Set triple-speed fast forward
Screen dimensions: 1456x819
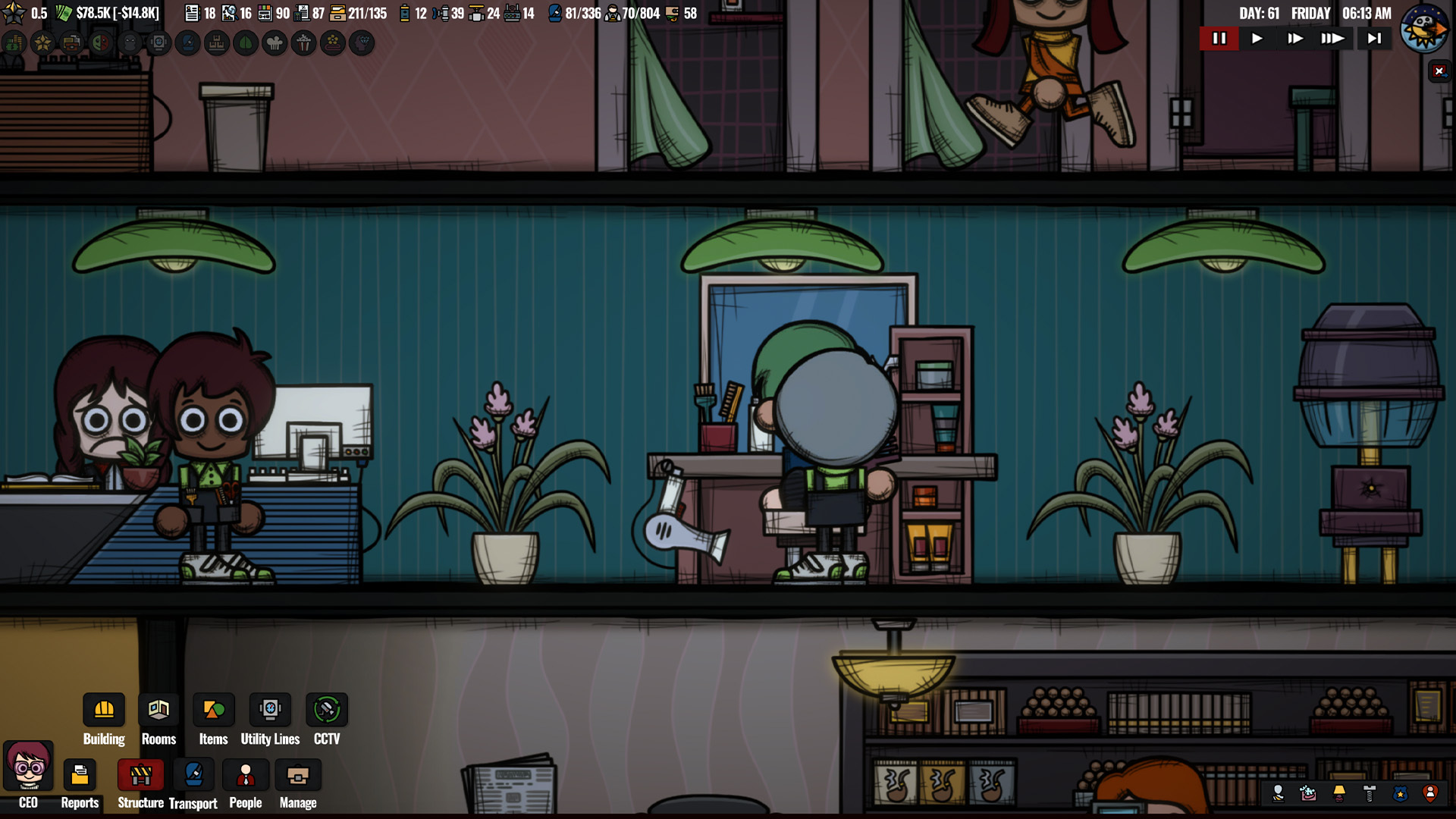click(x=1332, y=39)
